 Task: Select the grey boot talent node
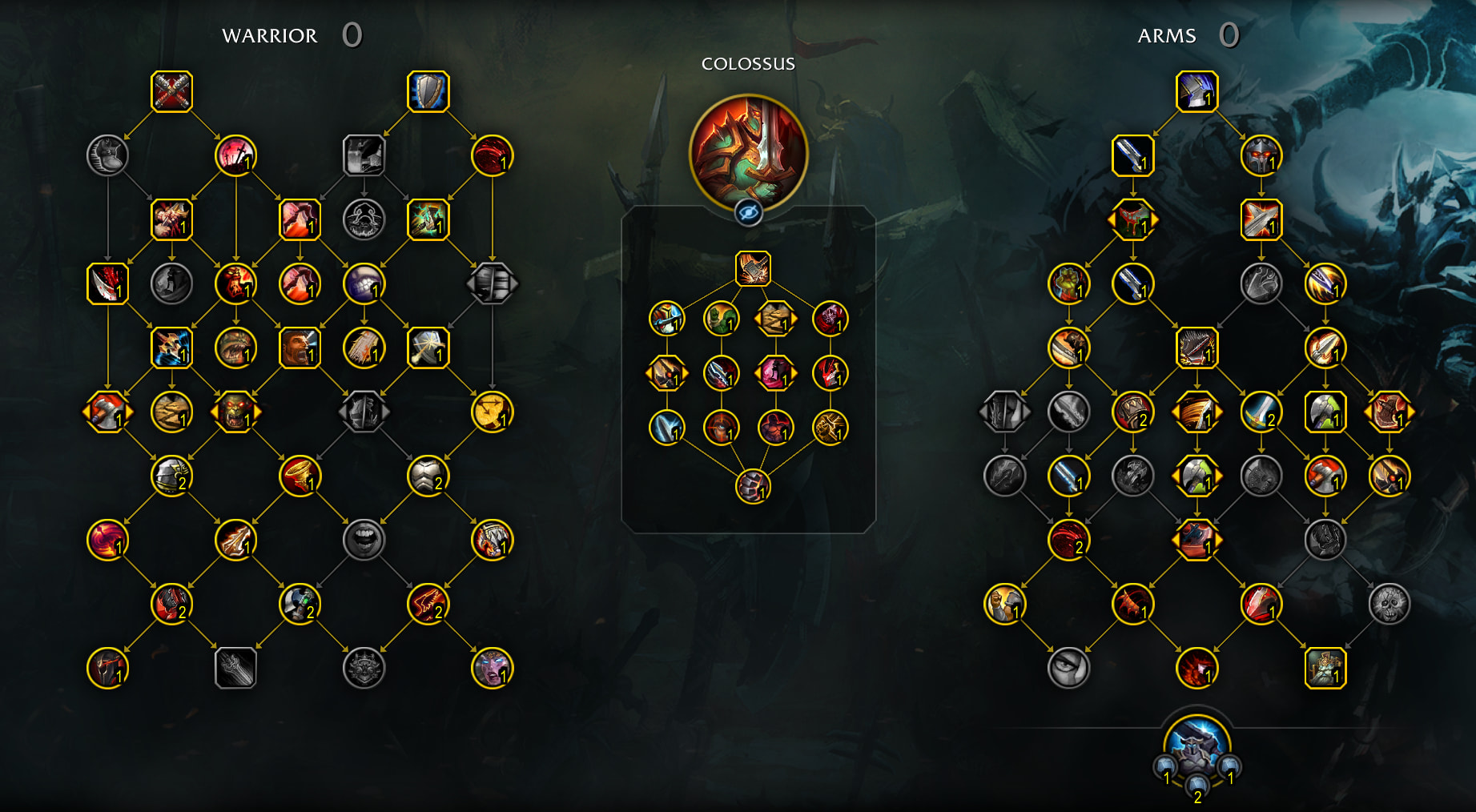(x=107, y=155)
